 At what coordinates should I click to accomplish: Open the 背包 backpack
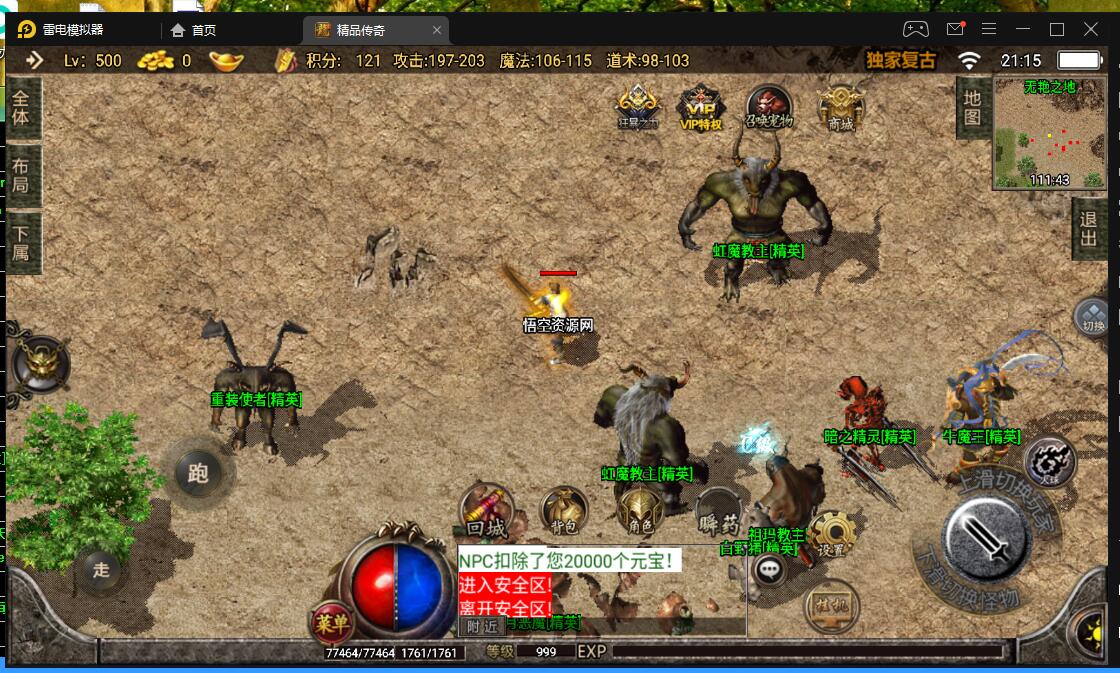click(x=564, y=512)
